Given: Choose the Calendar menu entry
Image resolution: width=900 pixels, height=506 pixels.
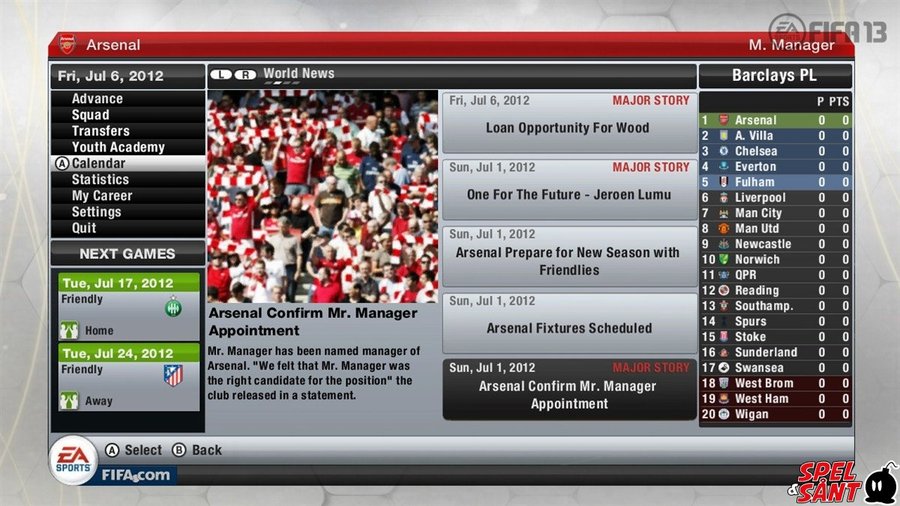Looking at the screenshot, I should (98, 163).
